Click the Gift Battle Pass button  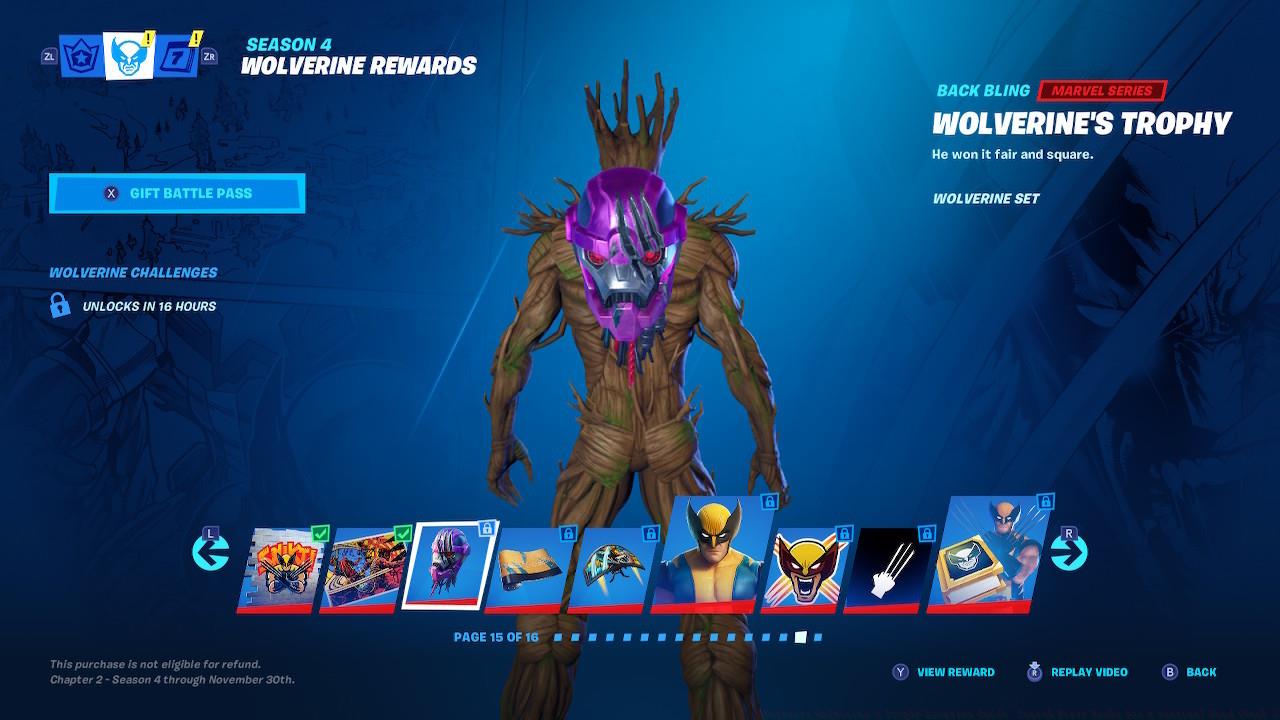[177, 193]
